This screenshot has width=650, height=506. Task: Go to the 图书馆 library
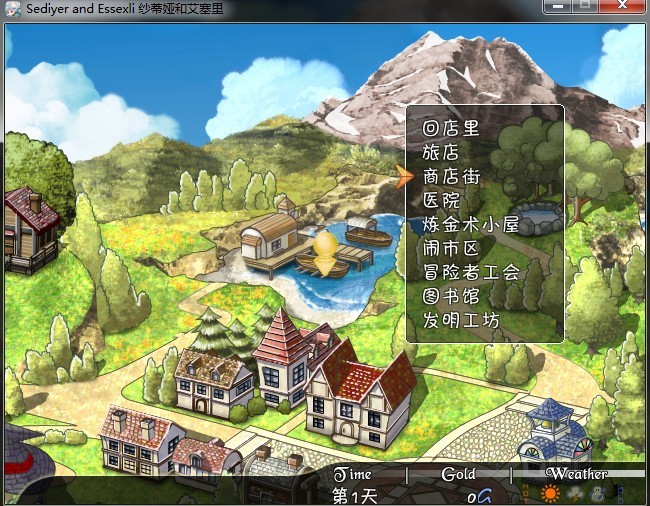point(451,297)
